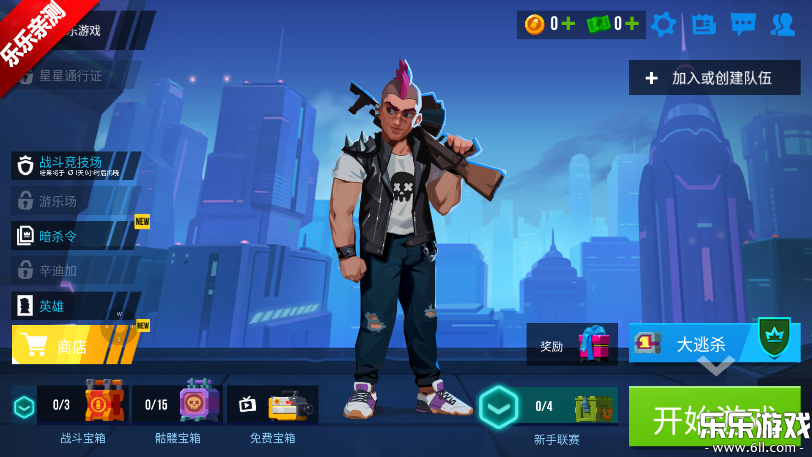The width and height of the screenshot is (812, 457).
Task: Claim the free video chest
Action: pos(274,405)
